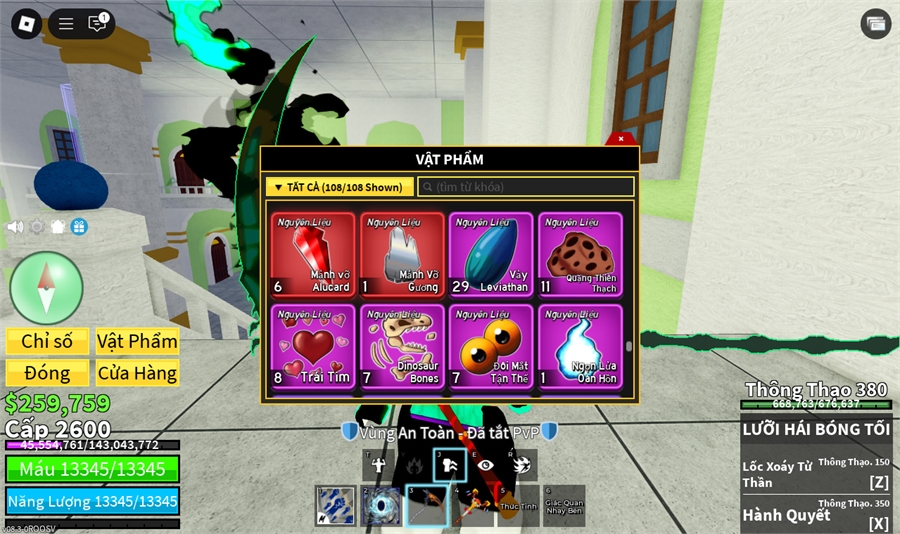Select the Mảnh Vỡ Alucard item
This screenshot has width=900, height=534.
pos(313,254)
